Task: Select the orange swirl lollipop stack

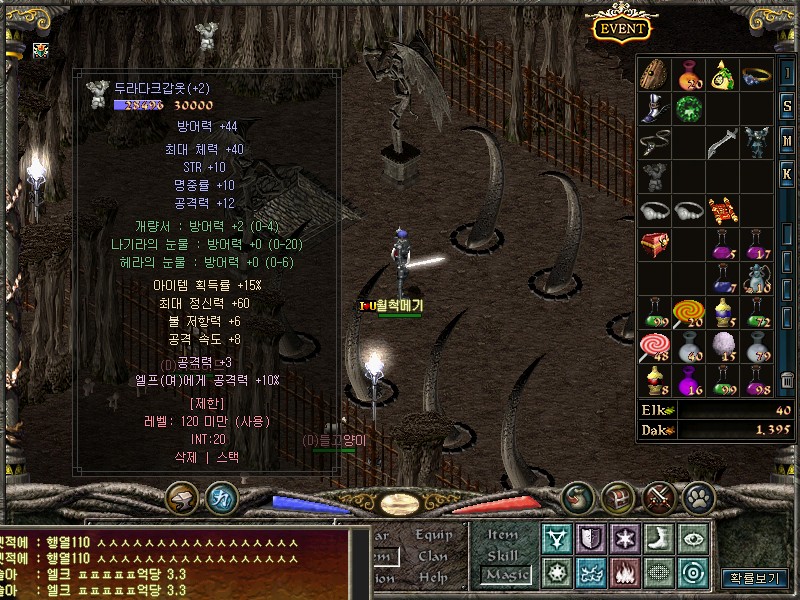Action: point(689,313)
